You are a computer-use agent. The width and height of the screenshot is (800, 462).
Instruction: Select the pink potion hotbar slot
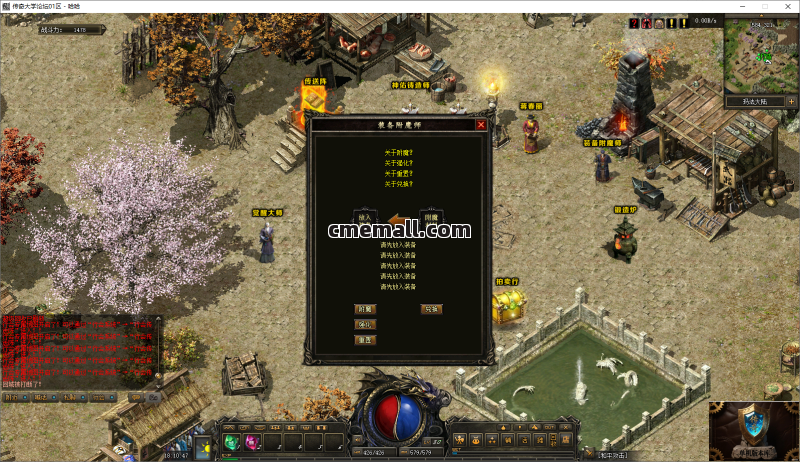(250, 442)
